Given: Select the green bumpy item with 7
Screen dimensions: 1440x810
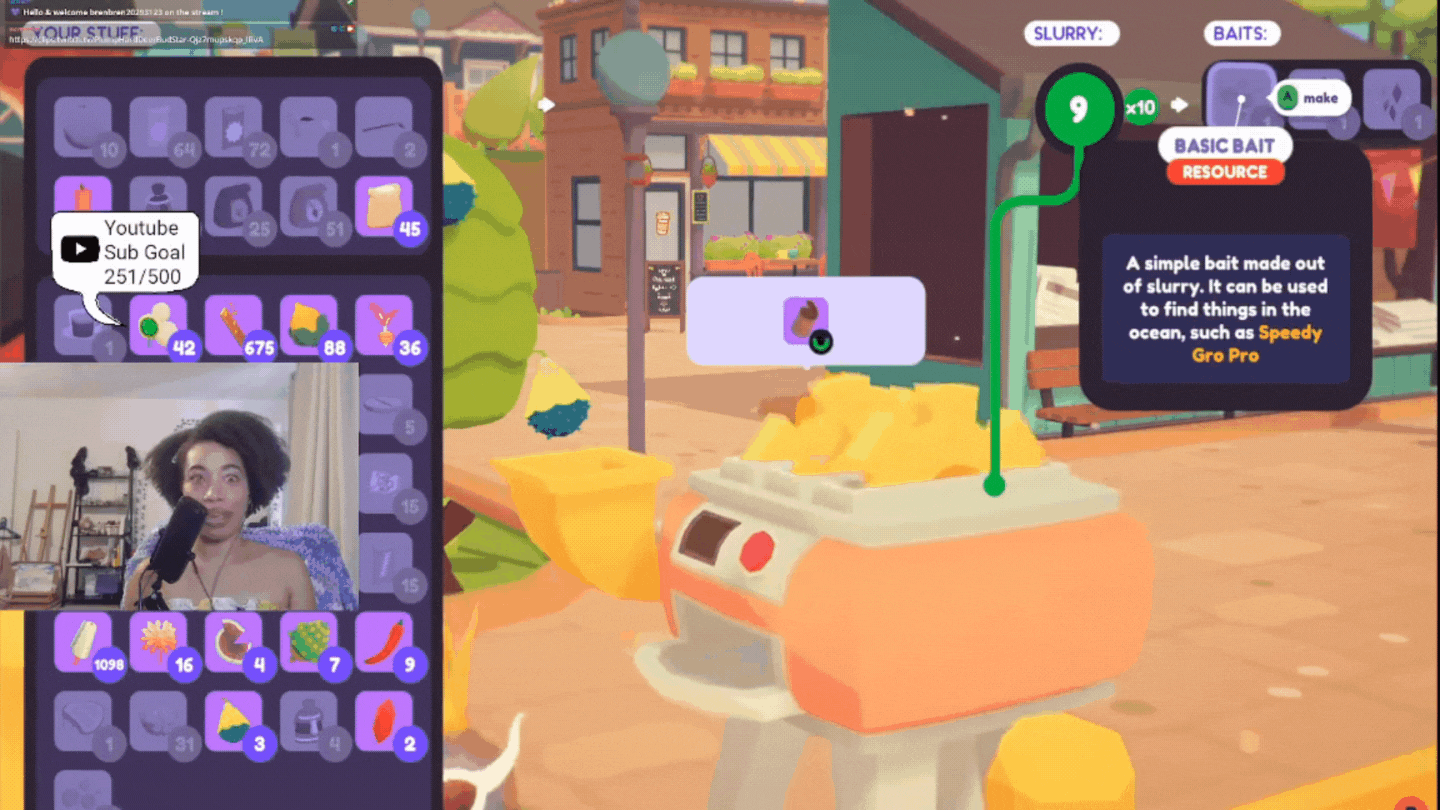Looking at the screenshot, I should [309, 642].
